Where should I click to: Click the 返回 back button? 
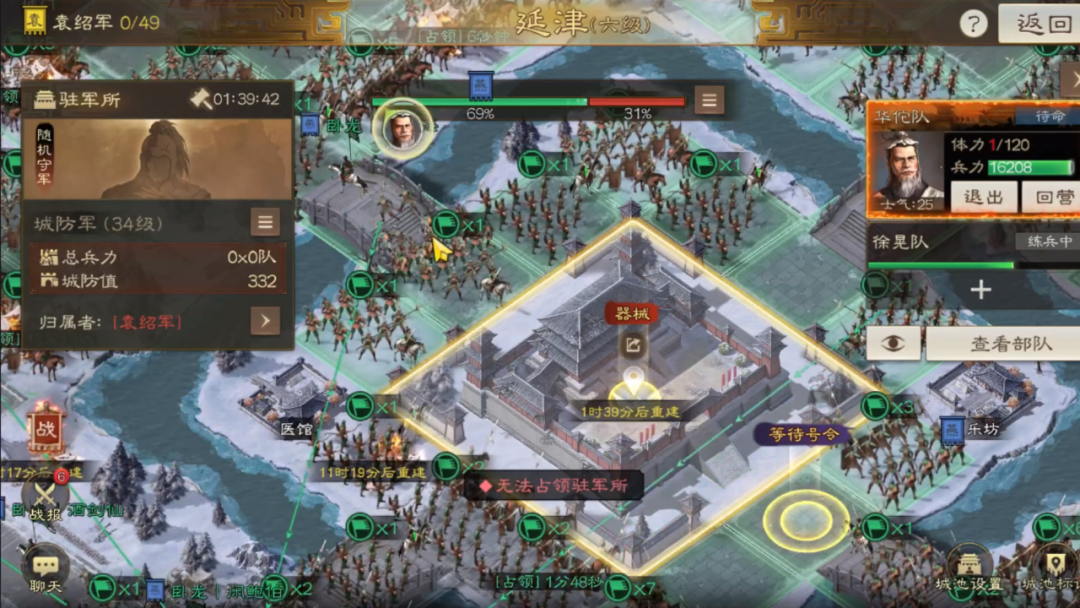point(1041,23)
